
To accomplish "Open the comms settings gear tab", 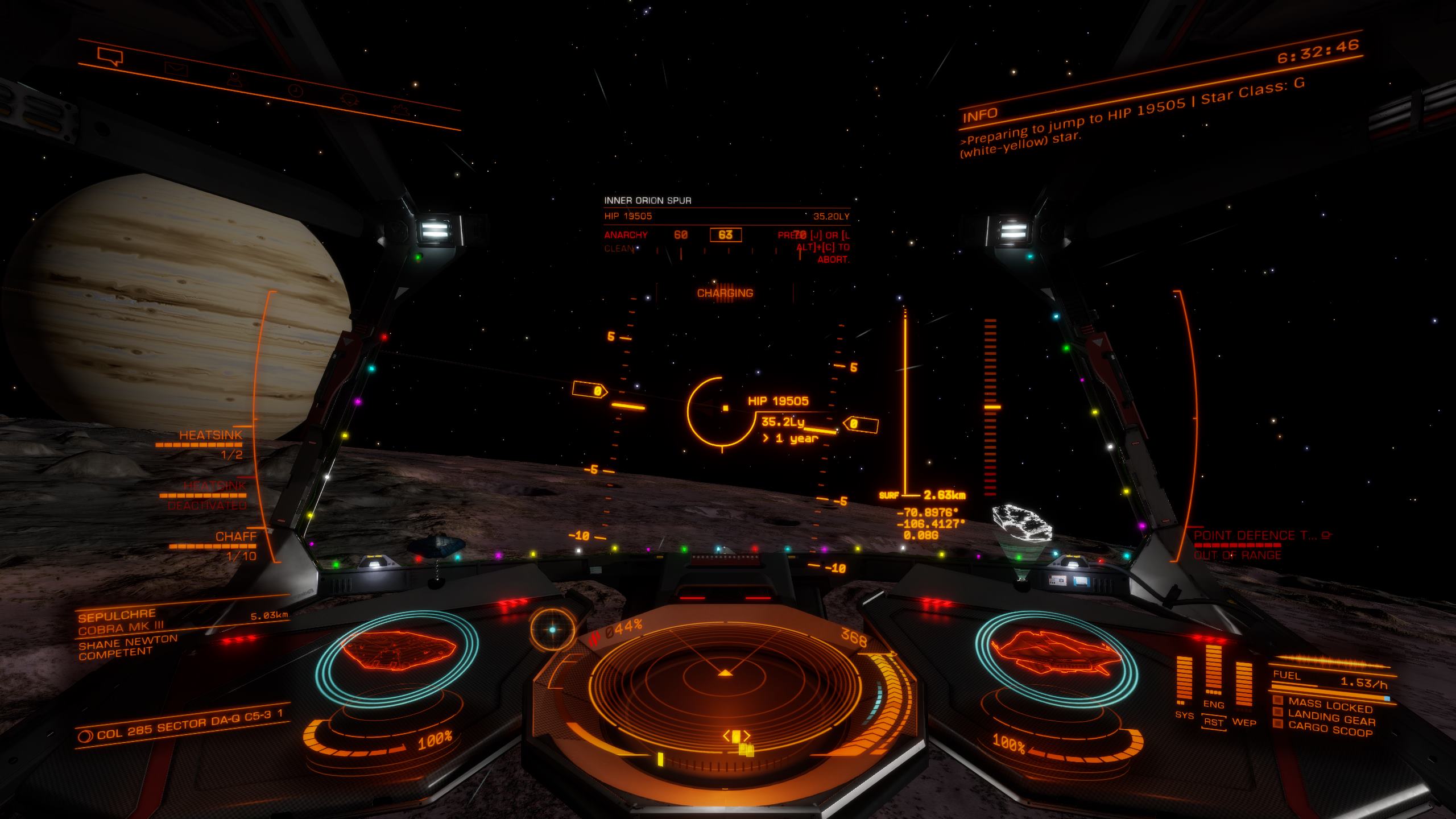I will (x=400, y=109).
